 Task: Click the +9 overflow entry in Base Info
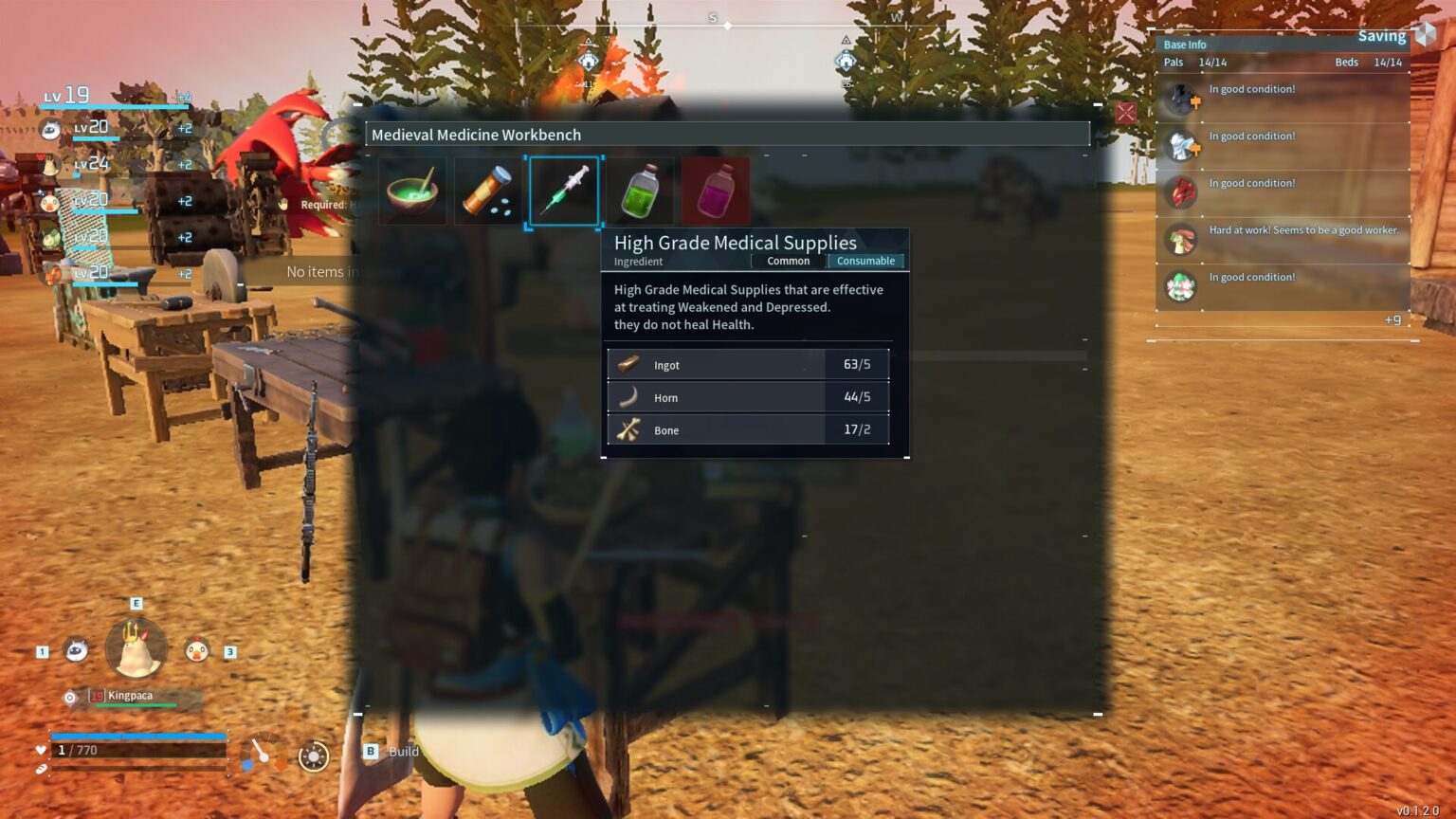[1393, 319]
